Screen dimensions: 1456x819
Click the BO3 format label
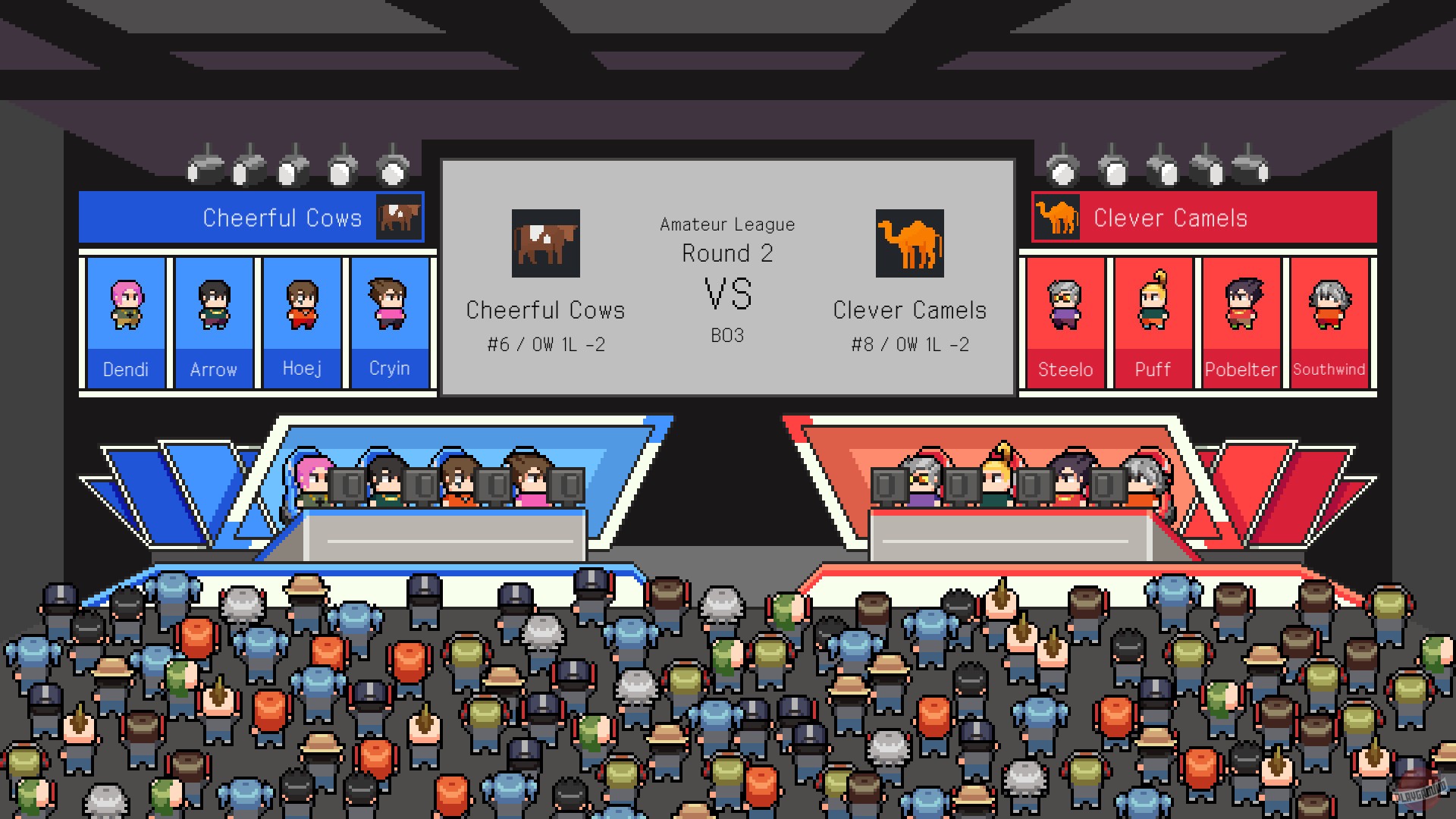pyautogui.click(x=727, y=336)
